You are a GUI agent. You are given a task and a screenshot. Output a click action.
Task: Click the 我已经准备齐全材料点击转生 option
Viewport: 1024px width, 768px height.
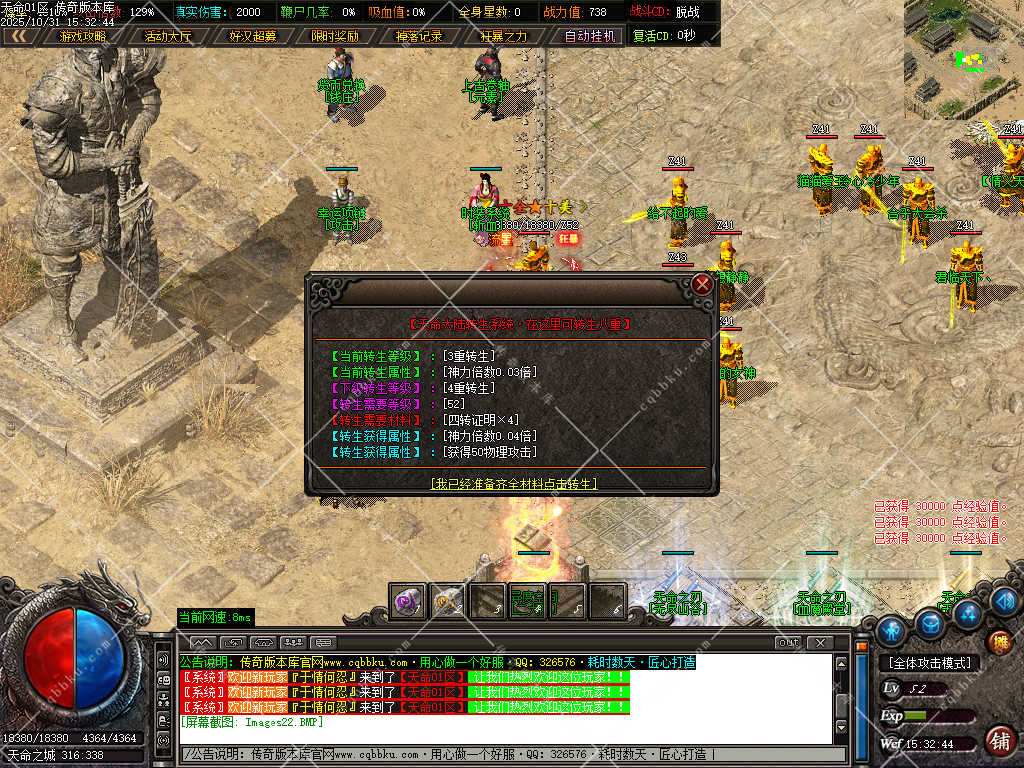tap(513, 483)
